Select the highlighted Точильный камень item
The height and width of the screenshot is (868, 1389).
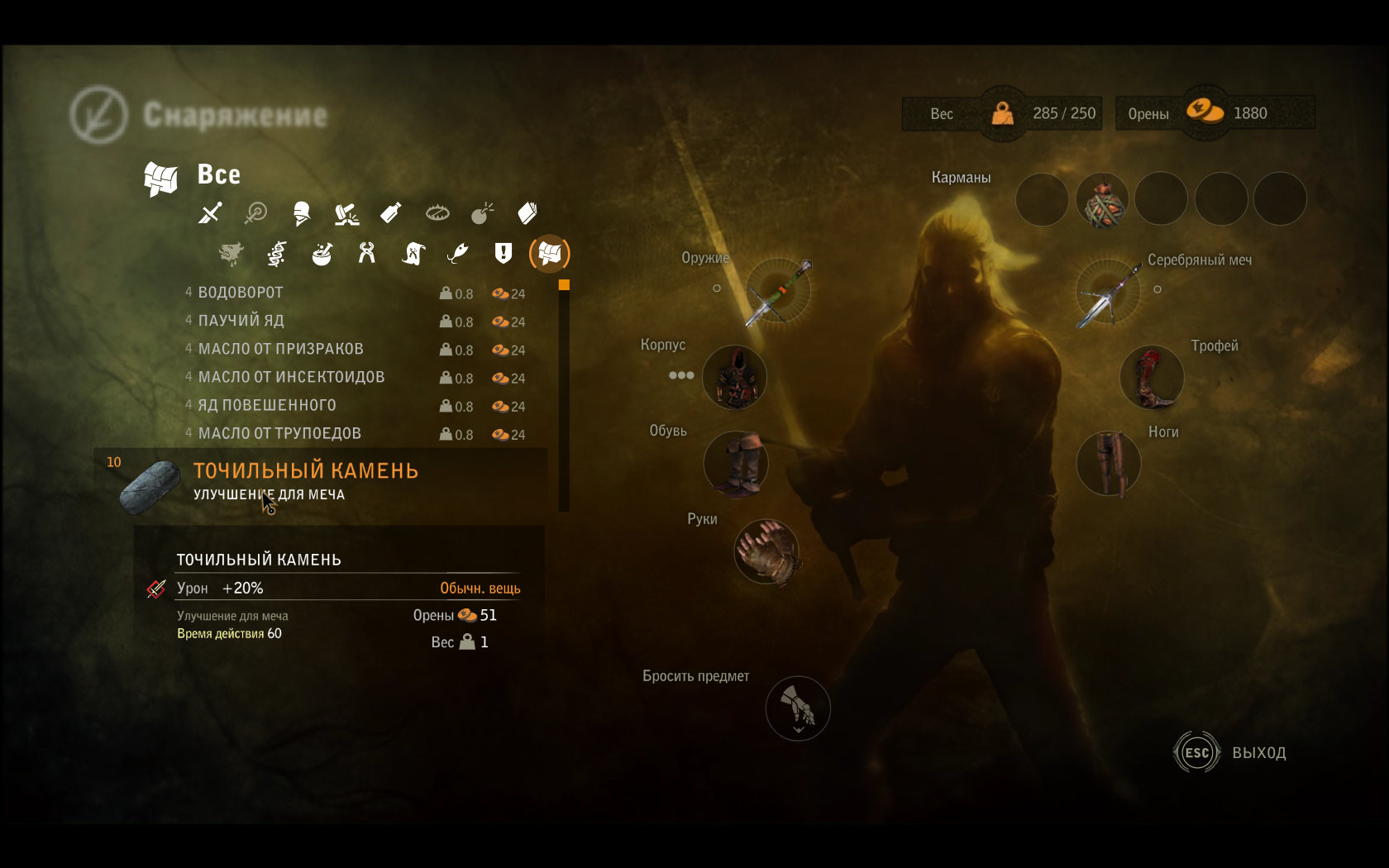click(x=305, y=471)
